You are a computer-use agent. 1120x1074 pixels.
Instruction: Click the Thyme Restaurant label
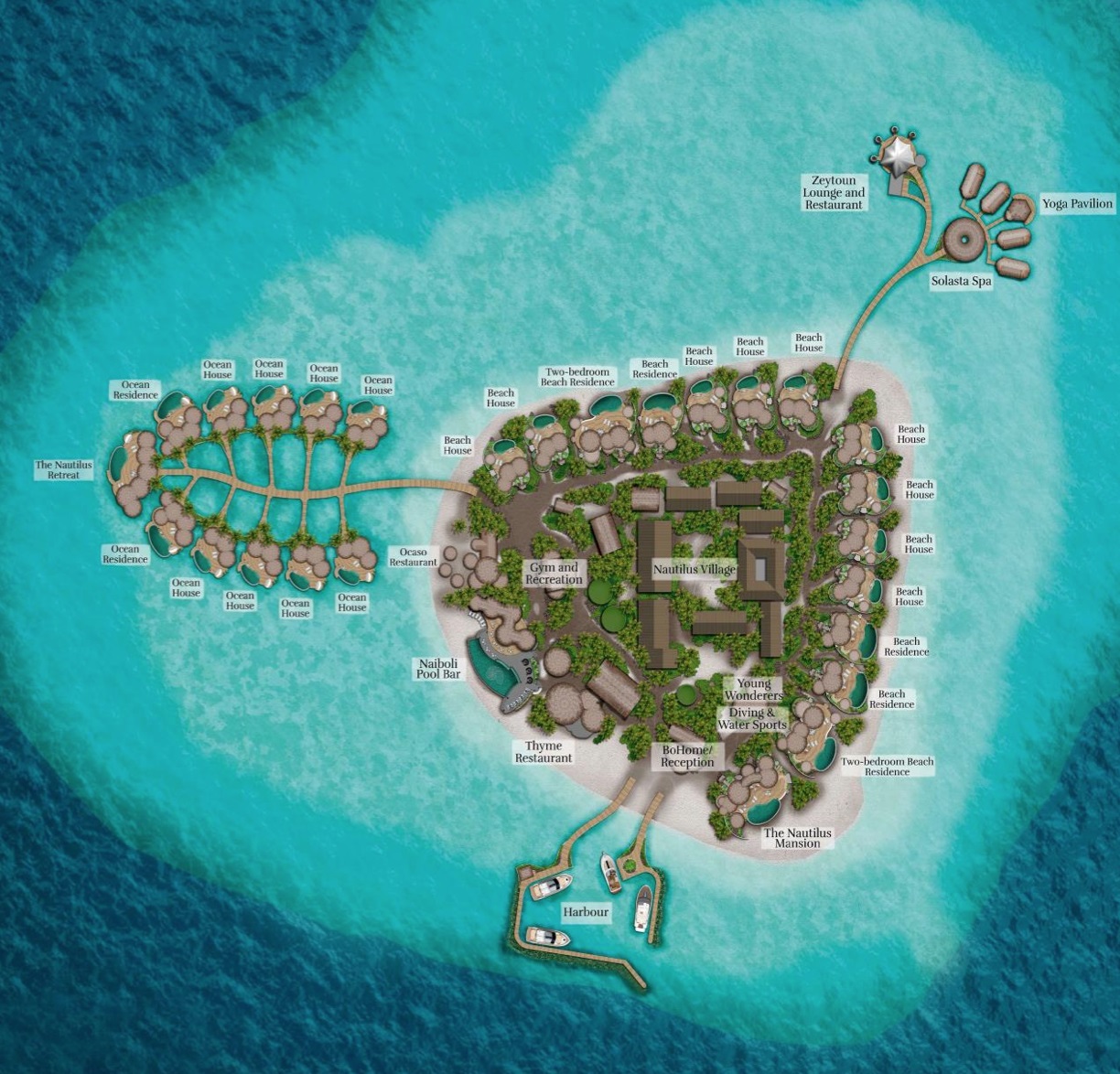[x=544, y=752]
